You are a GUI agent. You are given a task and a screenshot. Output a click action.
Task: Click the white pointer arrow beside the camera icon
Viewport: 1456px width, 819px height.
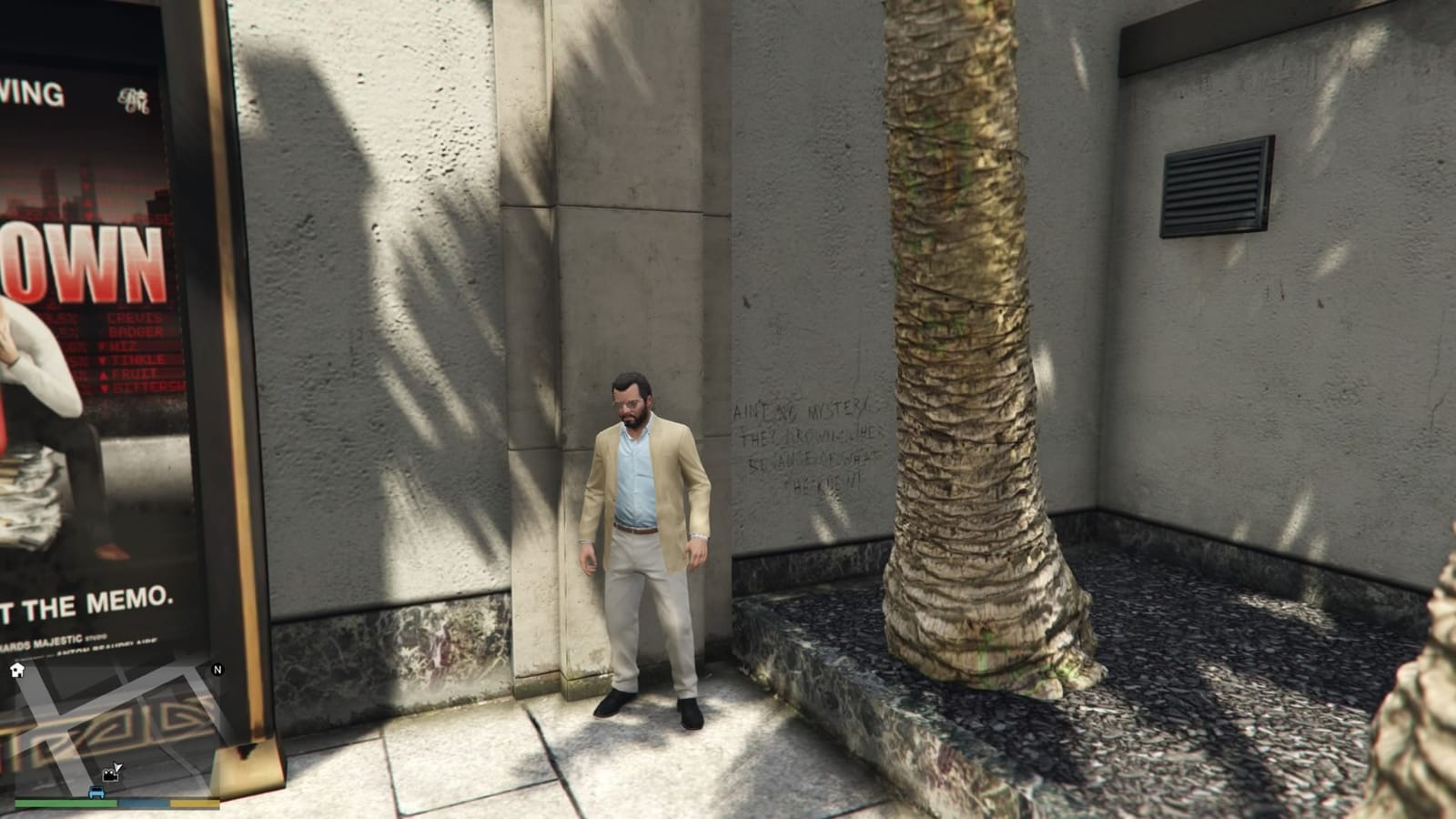118,767
